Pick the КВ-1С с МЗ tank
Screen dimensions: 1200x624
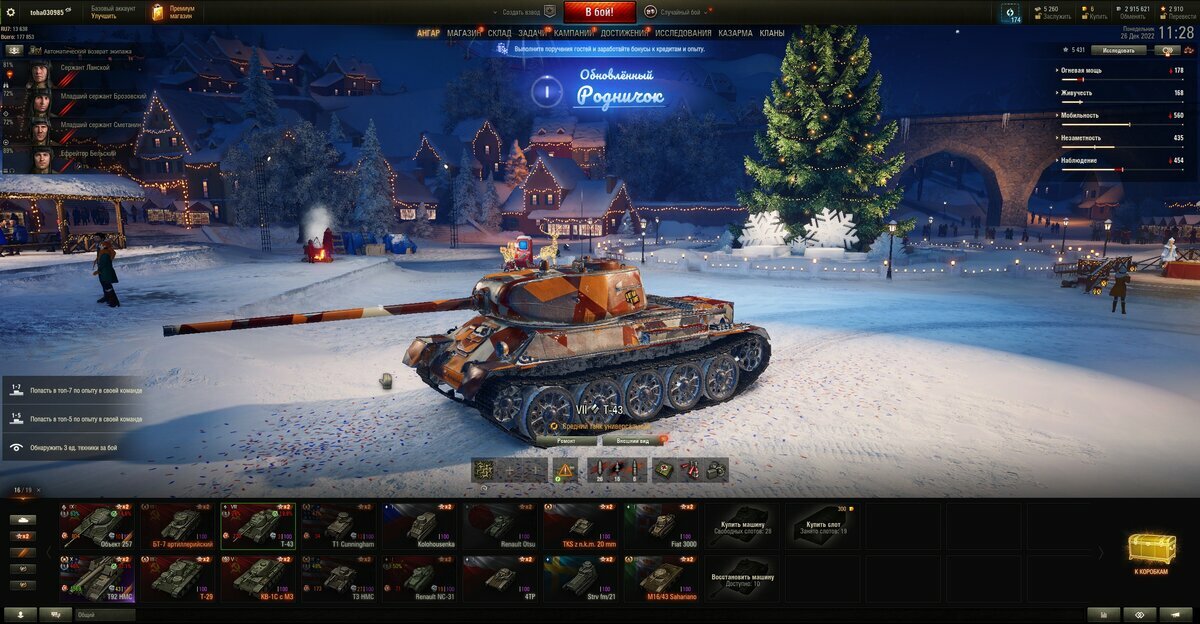[260, 578]
